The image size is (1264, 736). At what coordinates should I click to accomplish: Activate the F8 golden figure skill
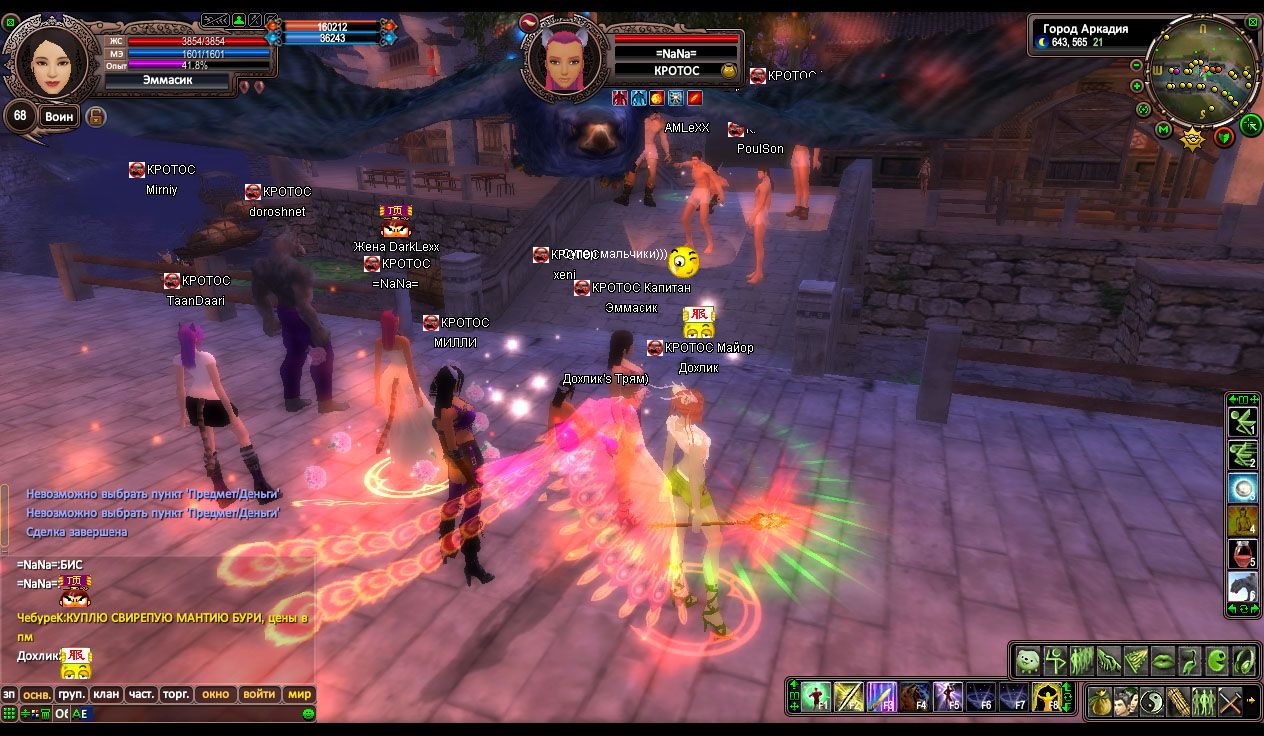click(x=1046, y=696)
